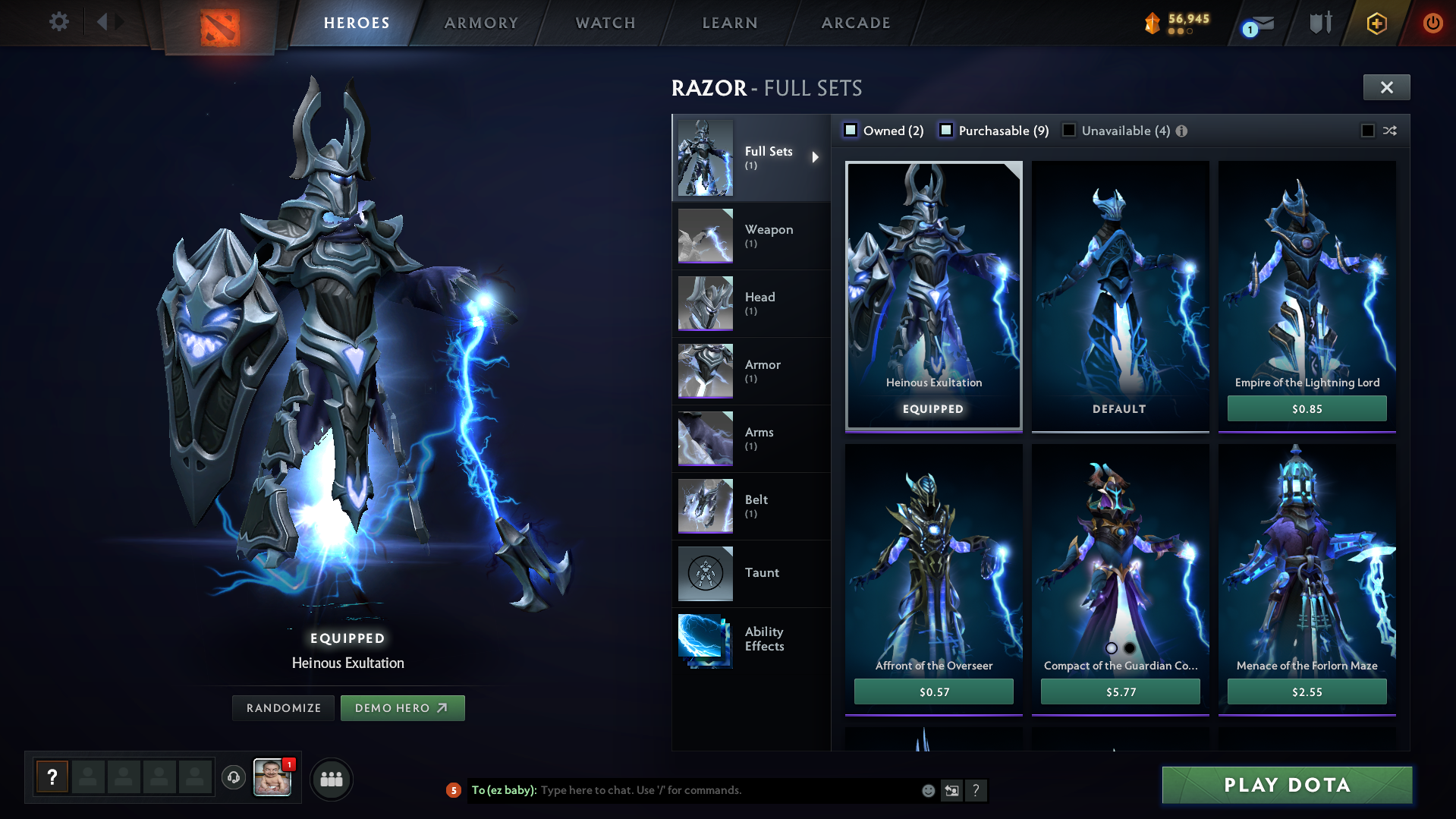Choose the Head slot category
This screenshot has height=819, width=1456.
pyautogui.click(x=751, y=303)
